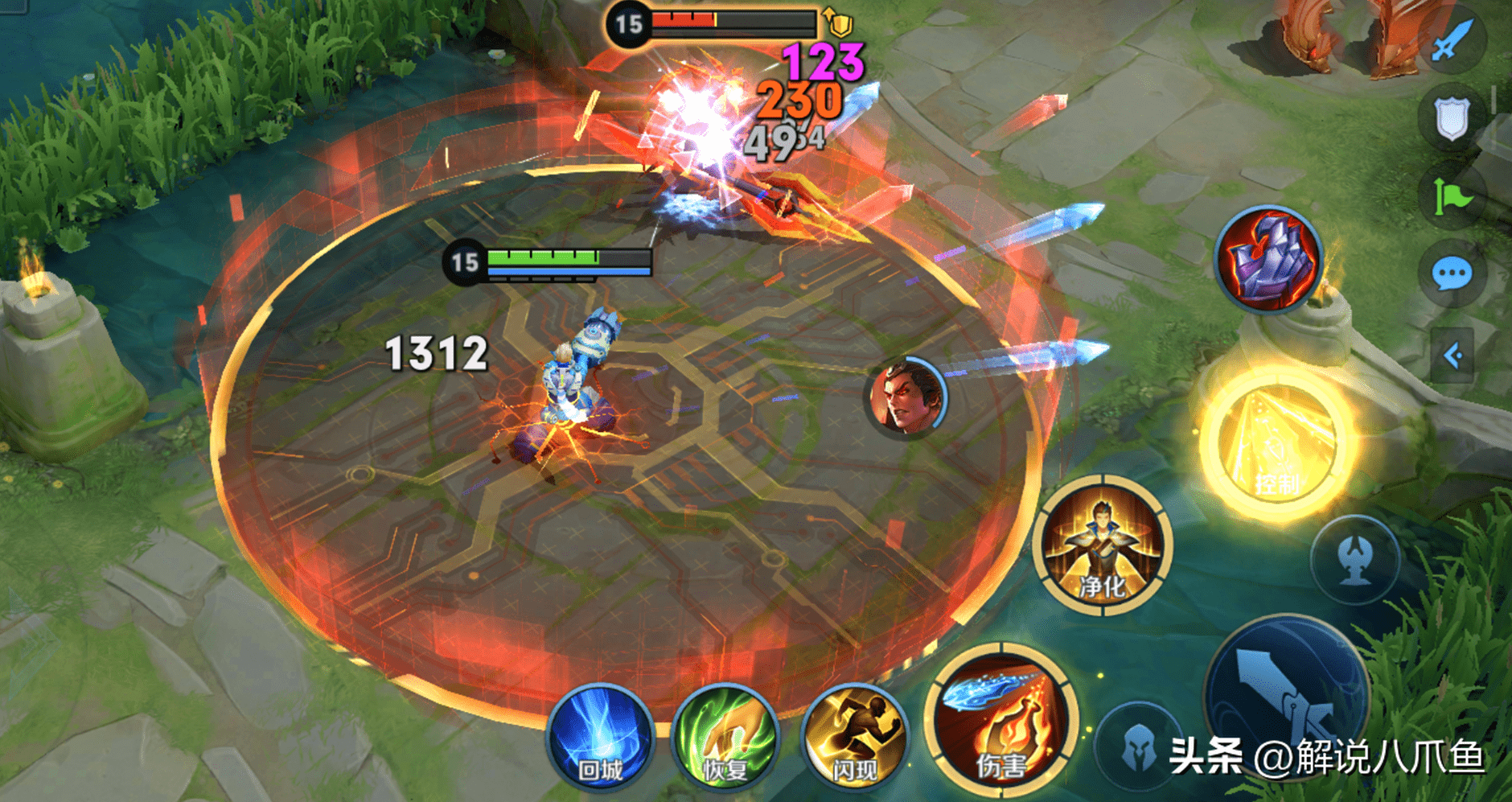The width and height of the screenshot is (1512, 802).
Task: Select the small helmet target button
Action: pos(1138,746)
